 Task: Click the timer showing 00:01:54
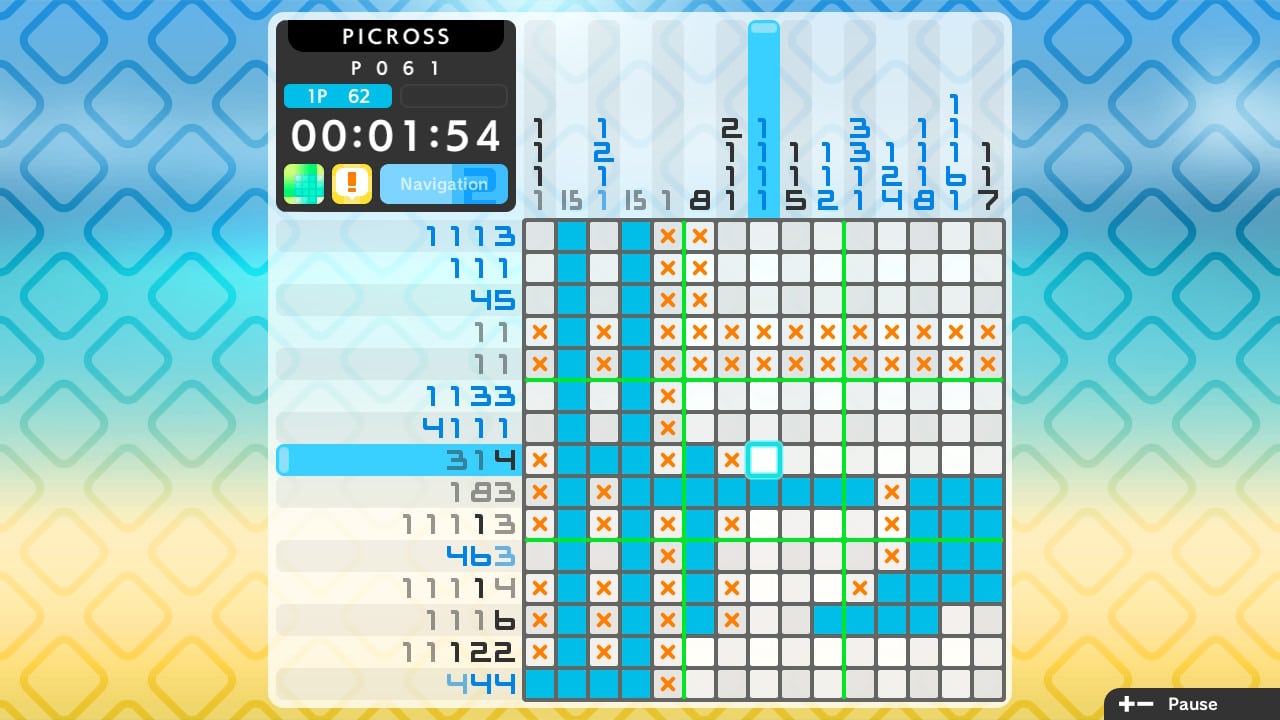396,134
